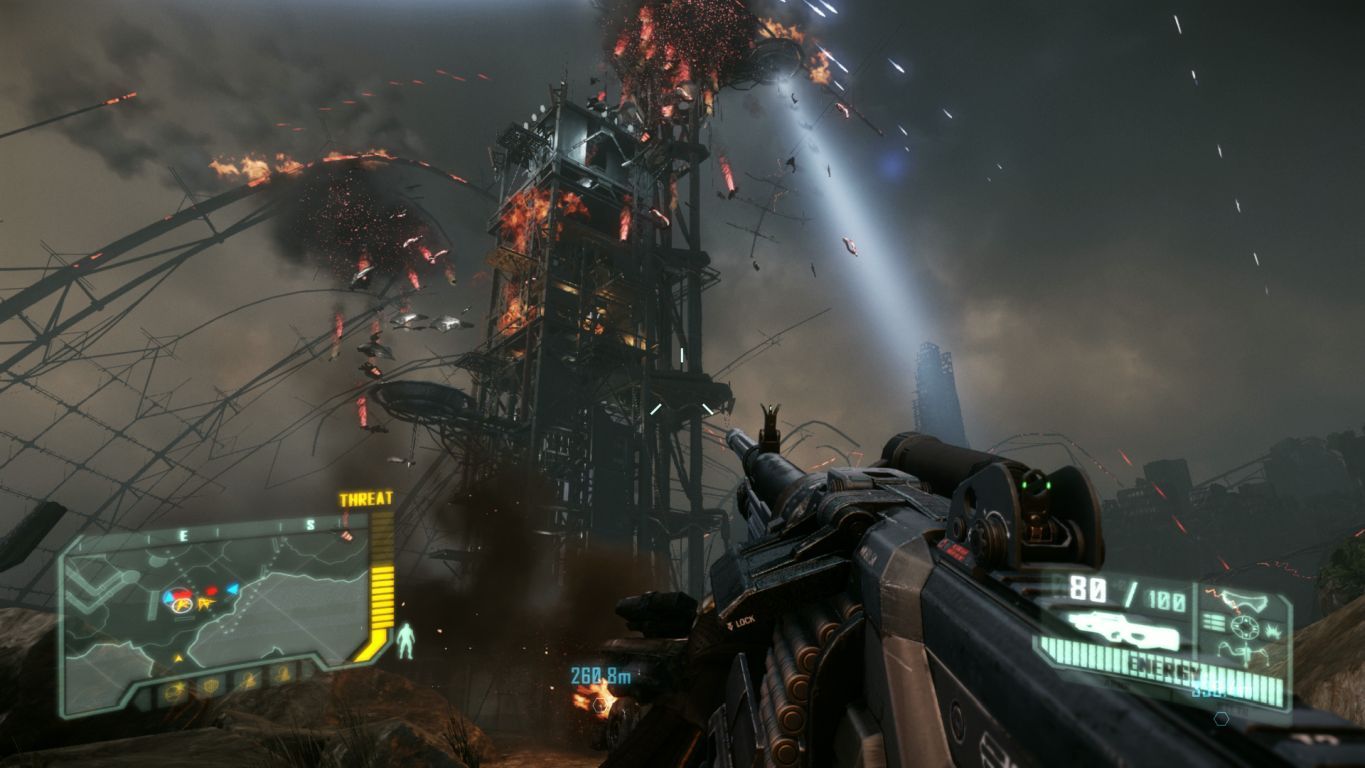Click the shield icon under the minimap
Image resolution: width=1365 pixels, height=768 pixels.
coord(211,685)
